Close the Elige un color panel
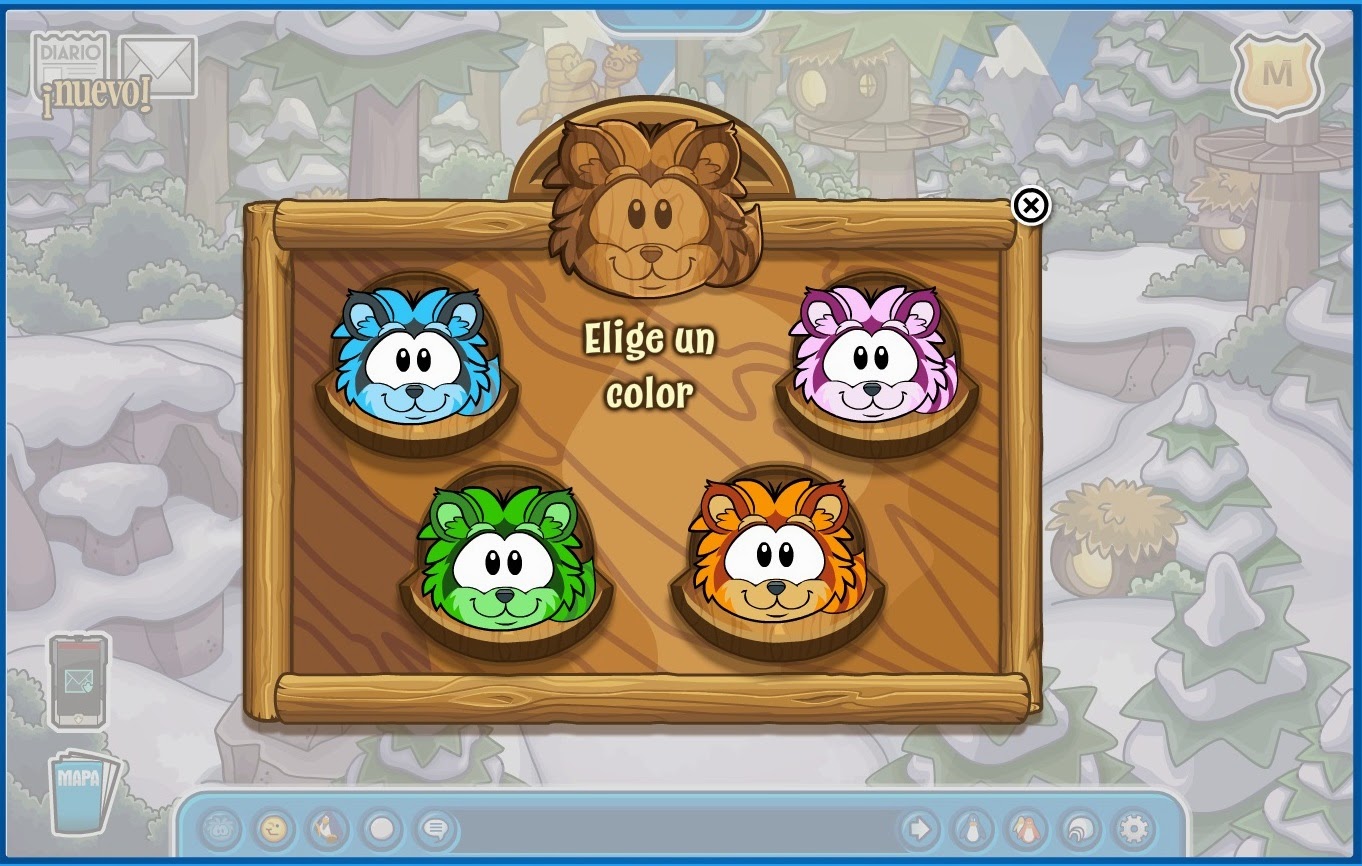1362x866 pixels. 1030,206
